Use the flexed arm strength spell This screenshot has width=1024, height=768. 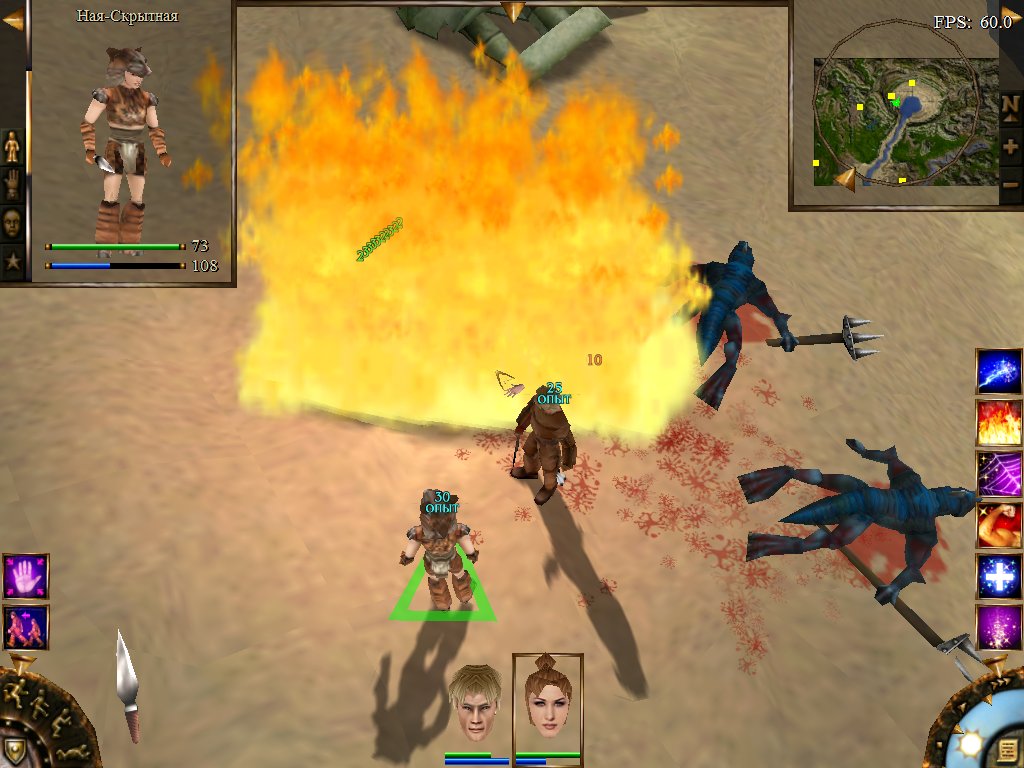point(998,526)
